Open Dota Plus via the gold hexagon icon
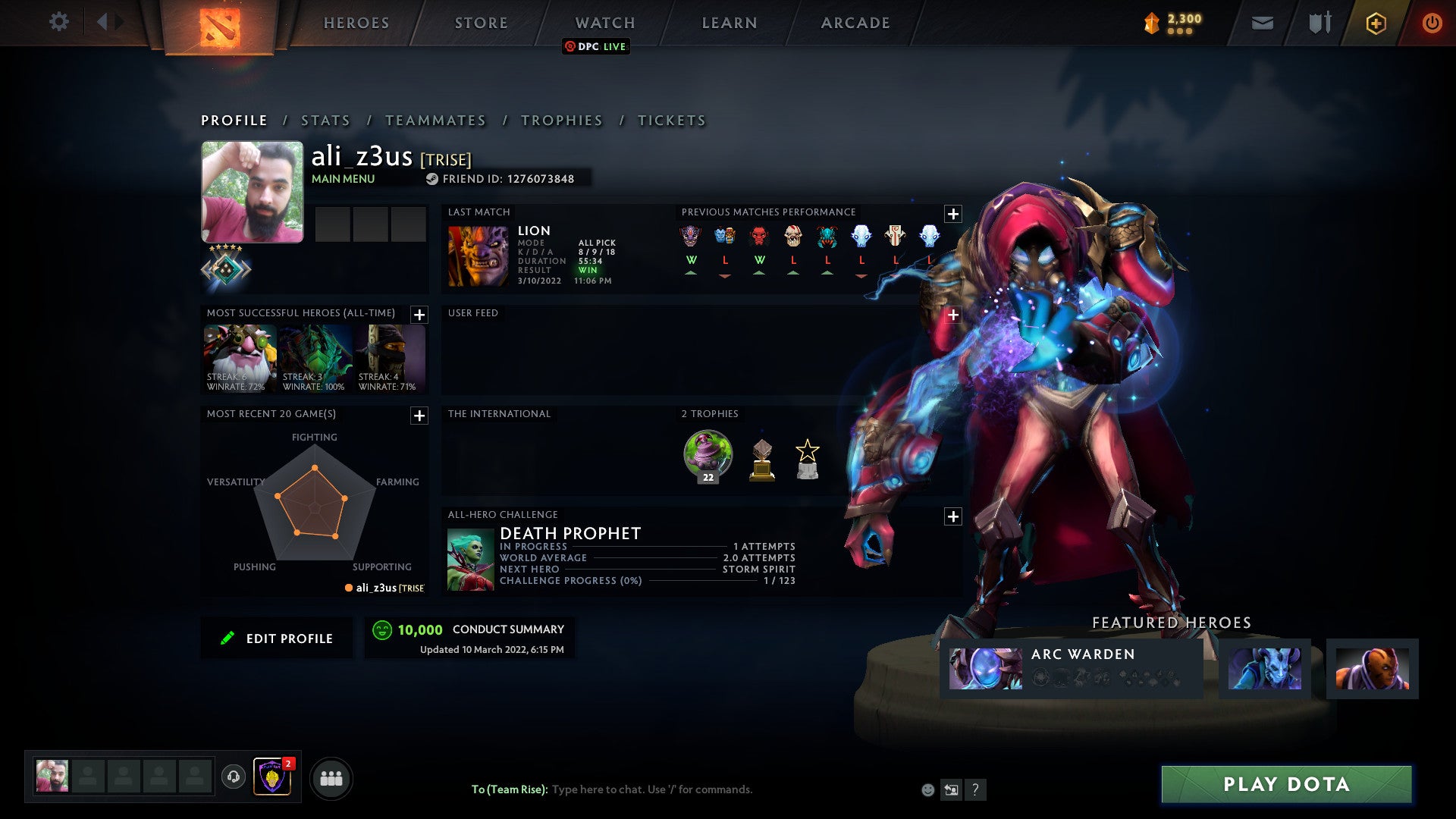Image resolution: width=1456 pixels, height=819 pixels. [x=1375, y=23]
